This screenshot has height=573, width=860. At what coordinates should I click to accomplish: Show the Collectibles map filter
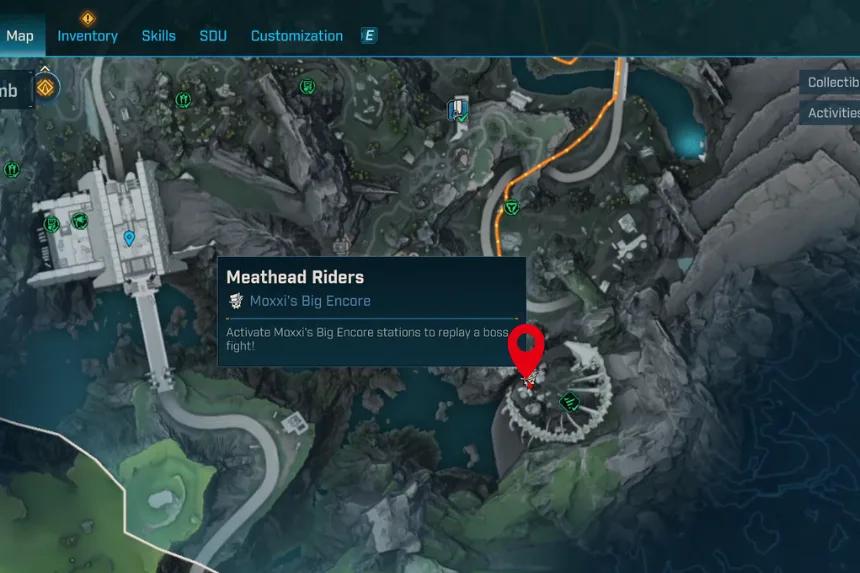coord(832,82)
